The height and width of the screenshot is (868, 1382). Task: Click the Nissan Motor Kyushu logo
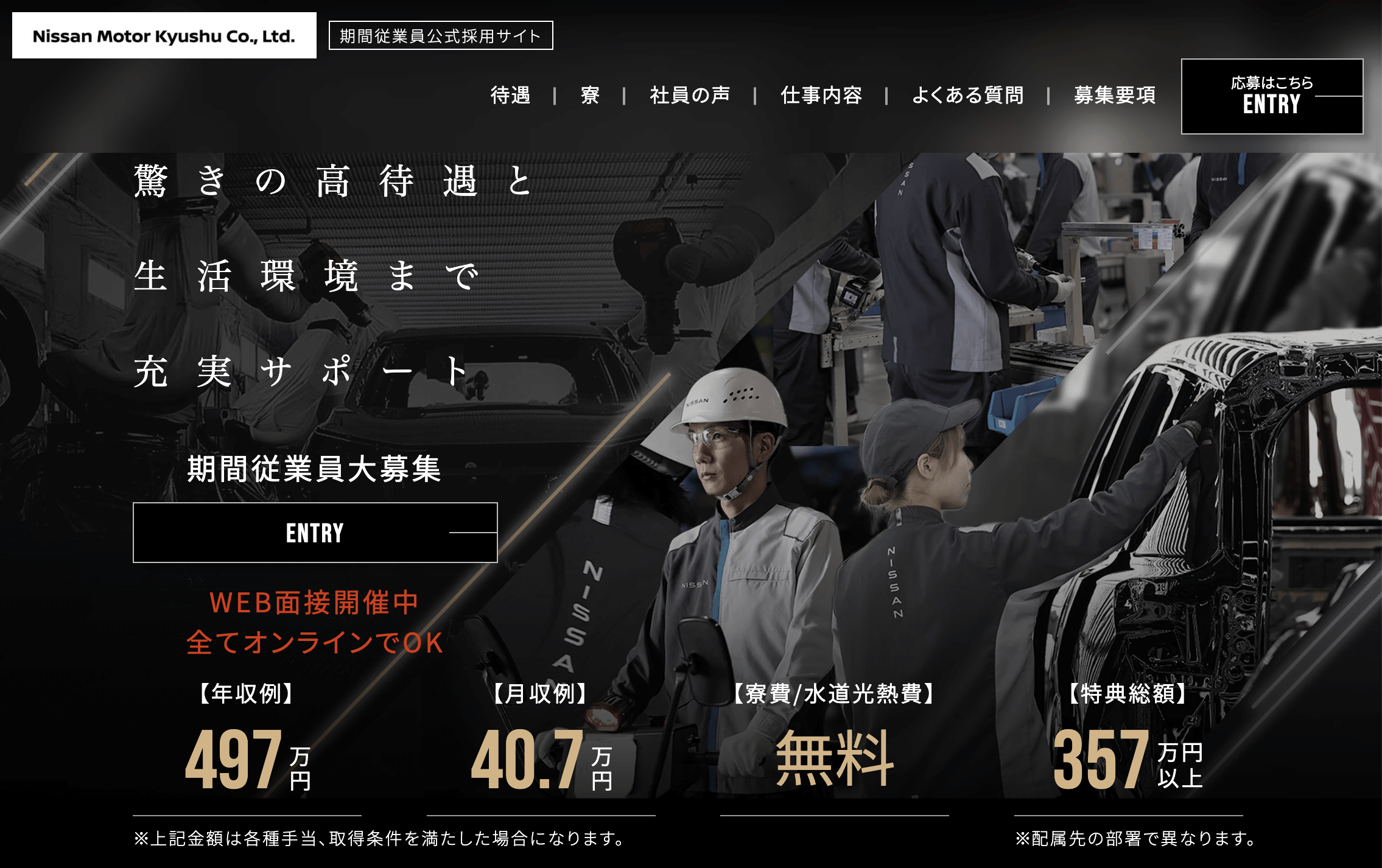(164, 36)
